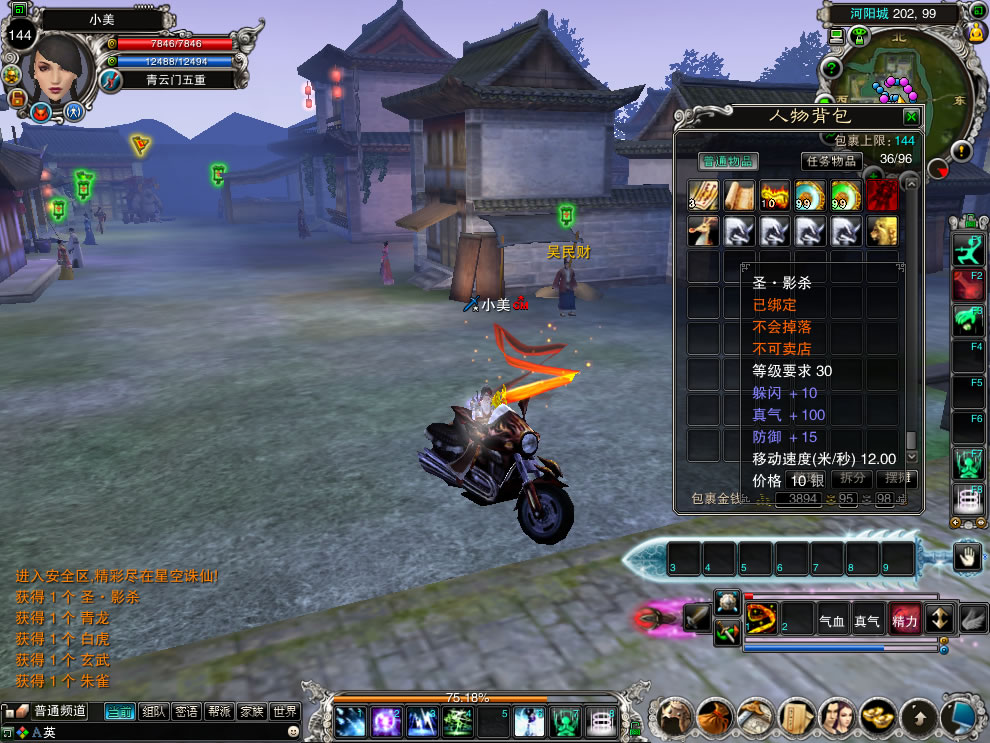Select the 帮派 chat channel

tap(219, 712)
